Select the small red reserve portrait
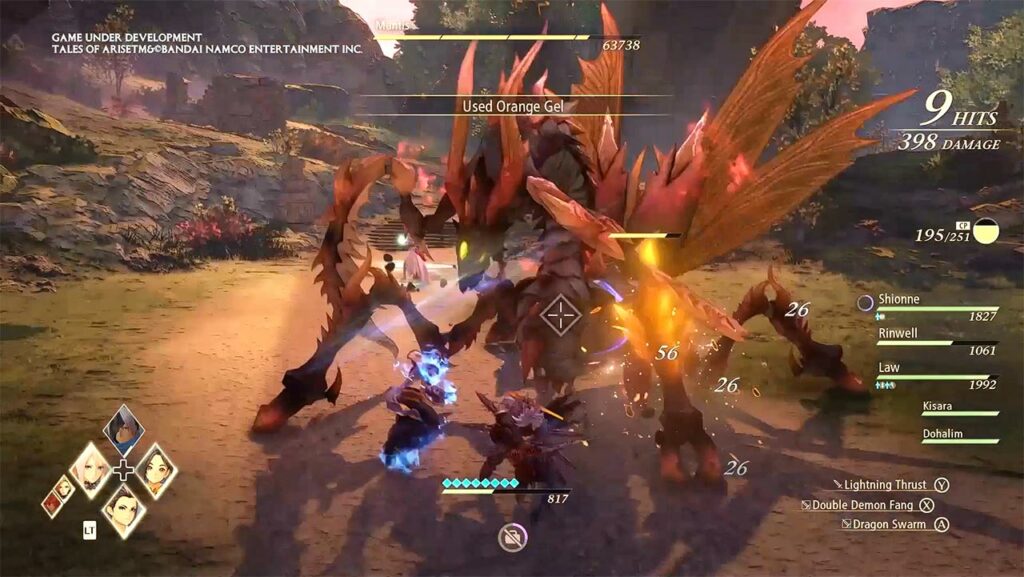This screenshot has height=577, width=1024. point(52,503)
